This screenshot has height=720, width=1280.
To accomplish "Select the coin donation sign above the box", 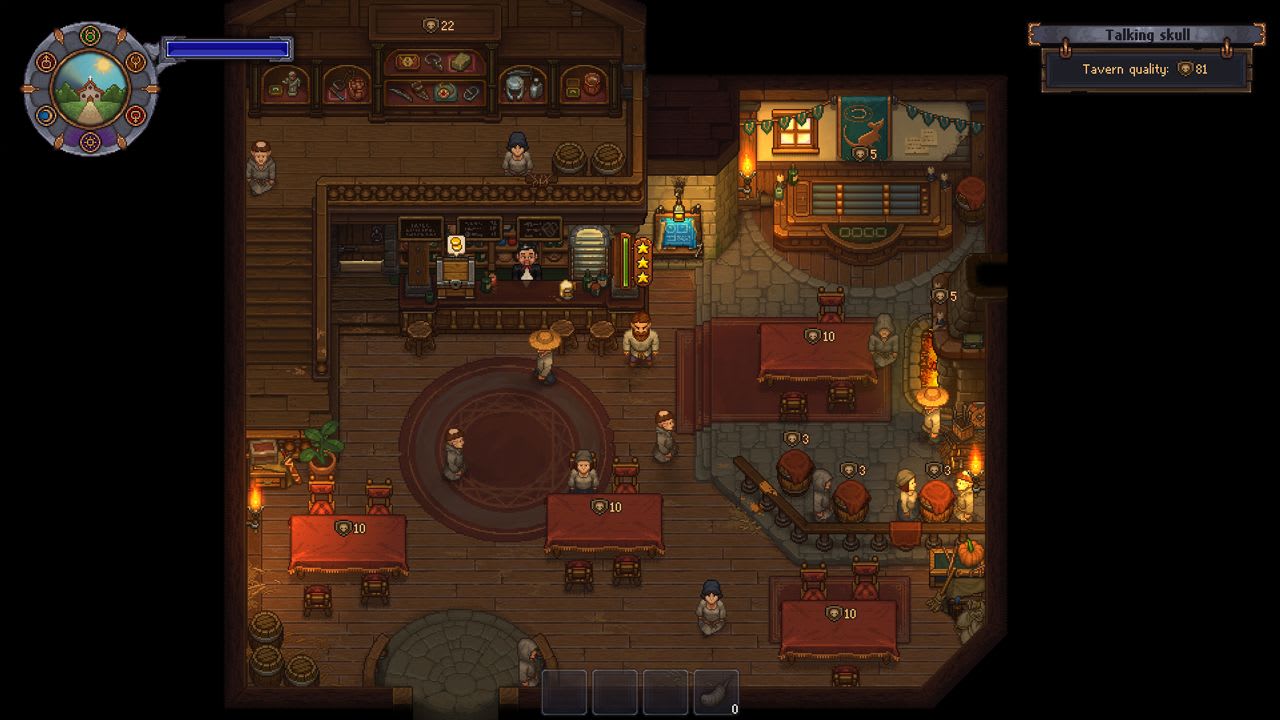I will tap(456, 244).
